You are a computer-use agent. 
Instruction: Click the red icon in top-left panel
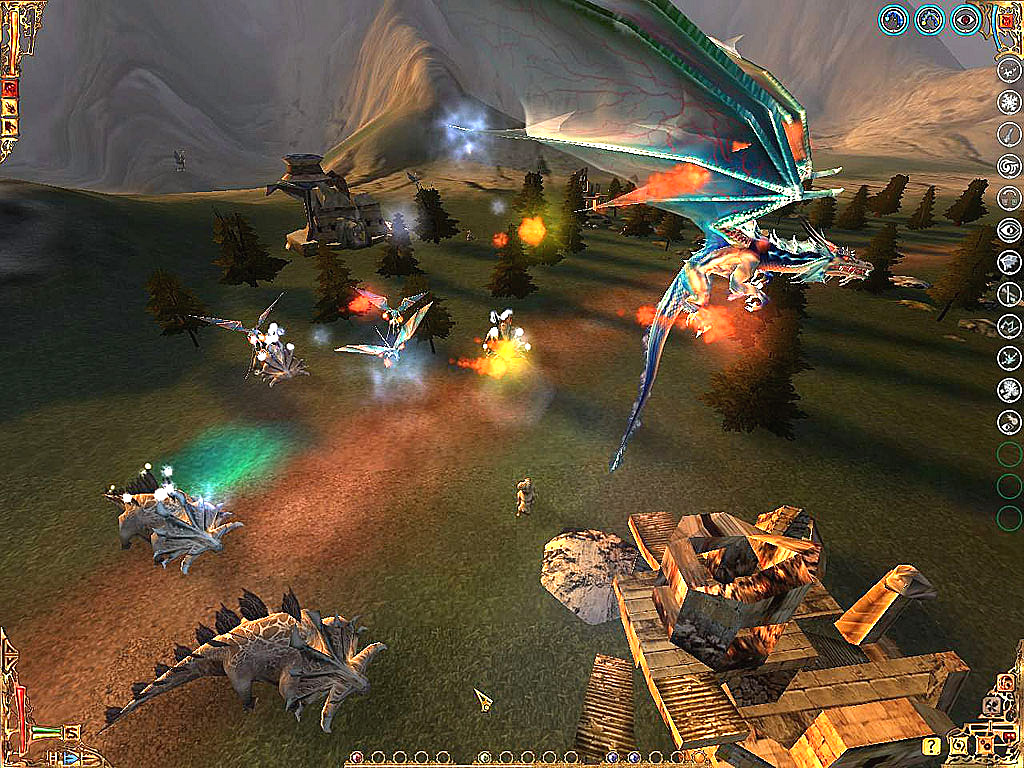pyautogui.click(x=11, y=88)
